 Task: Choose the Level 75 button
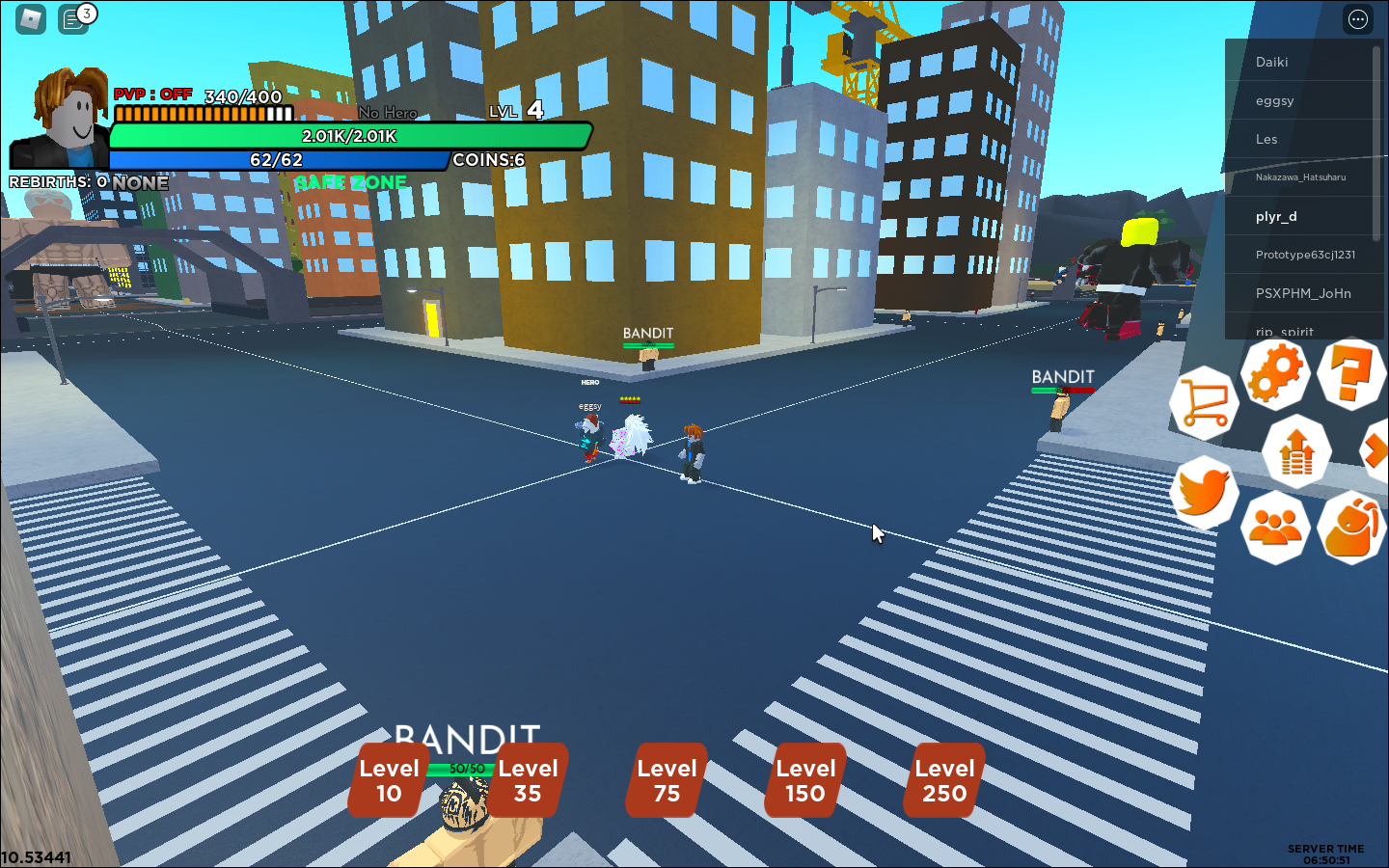(667, 780)
